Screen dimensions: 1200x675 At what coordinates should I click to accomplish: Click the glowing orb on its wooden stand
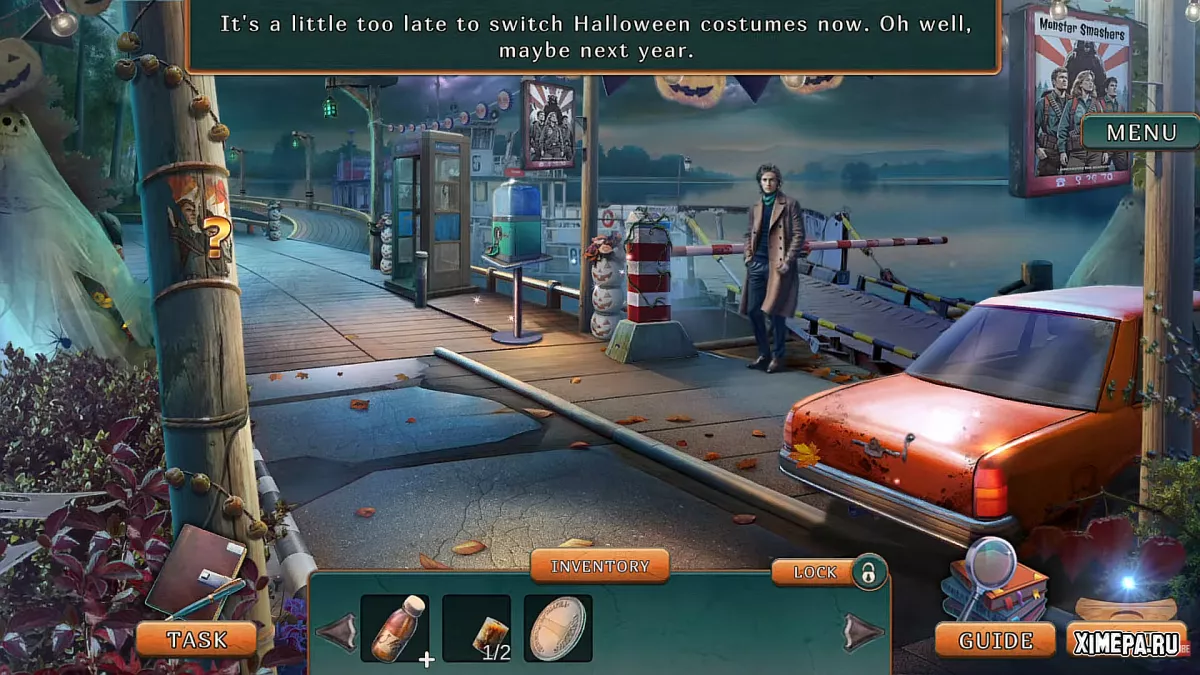(x=1127, y=590)
